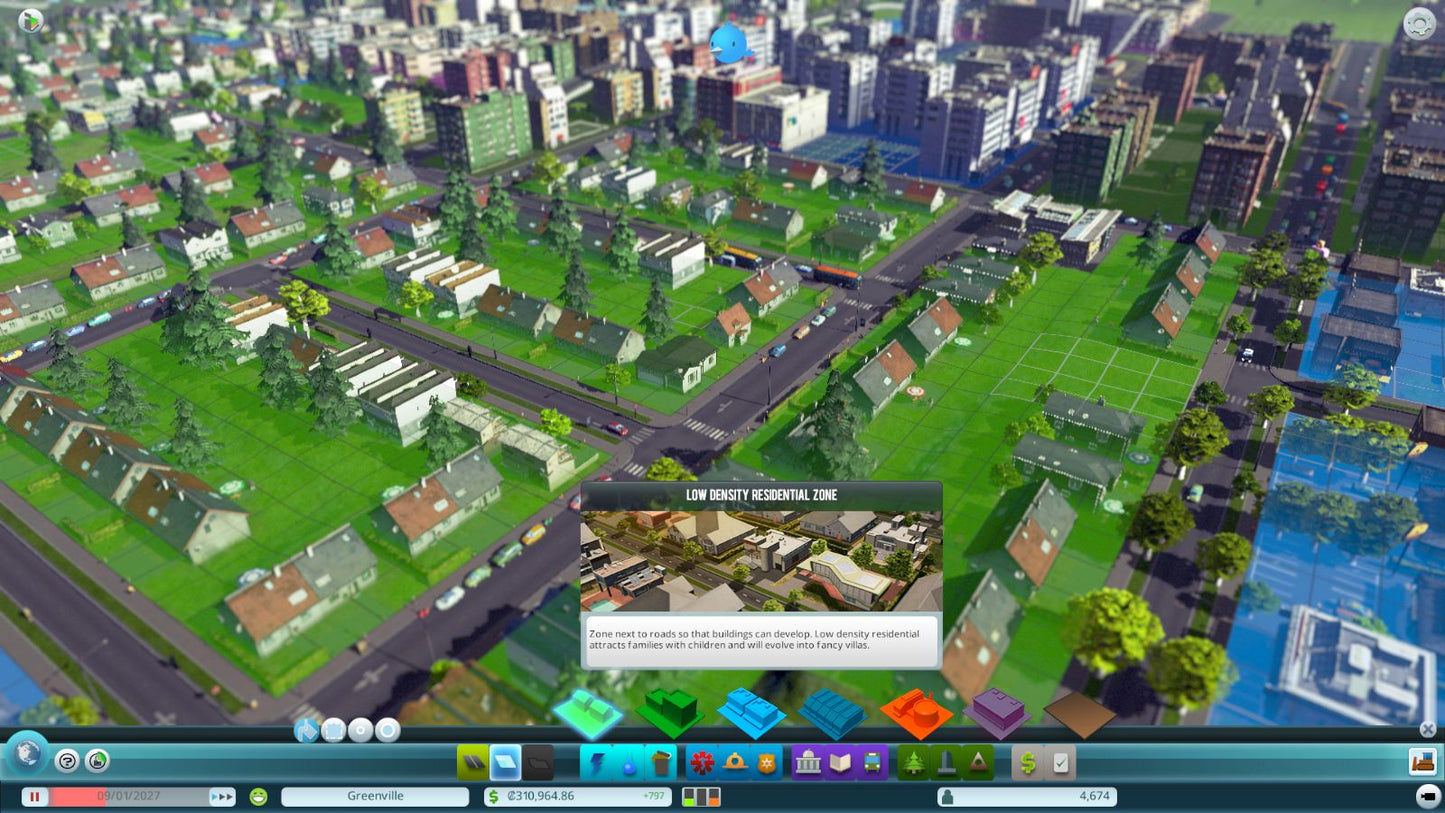Speed up time with the fast-forward arrows
Image resolution: width=1445 pixels, height=813 pixels.
220,796
